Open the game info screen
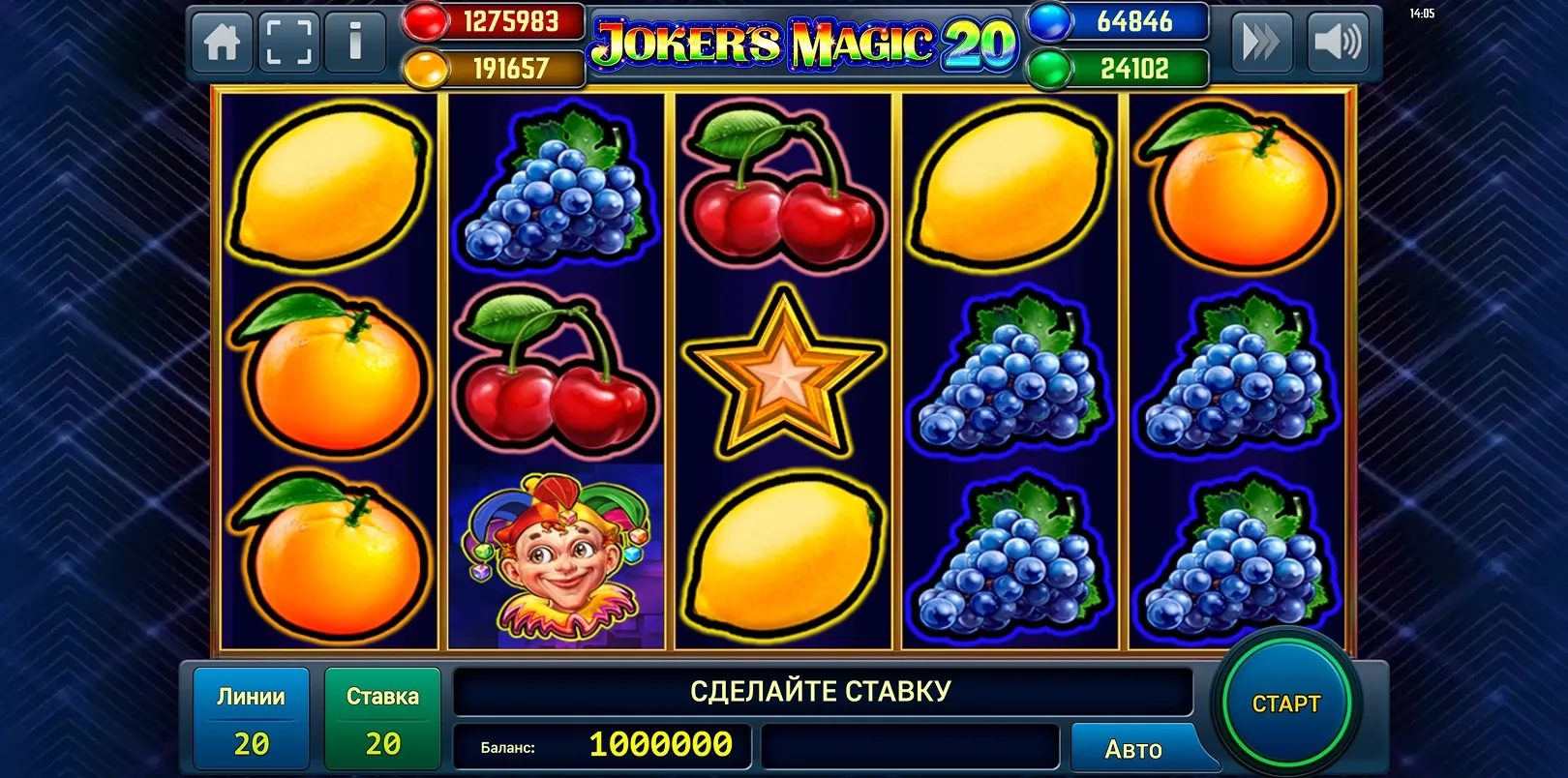 point(355,43)
